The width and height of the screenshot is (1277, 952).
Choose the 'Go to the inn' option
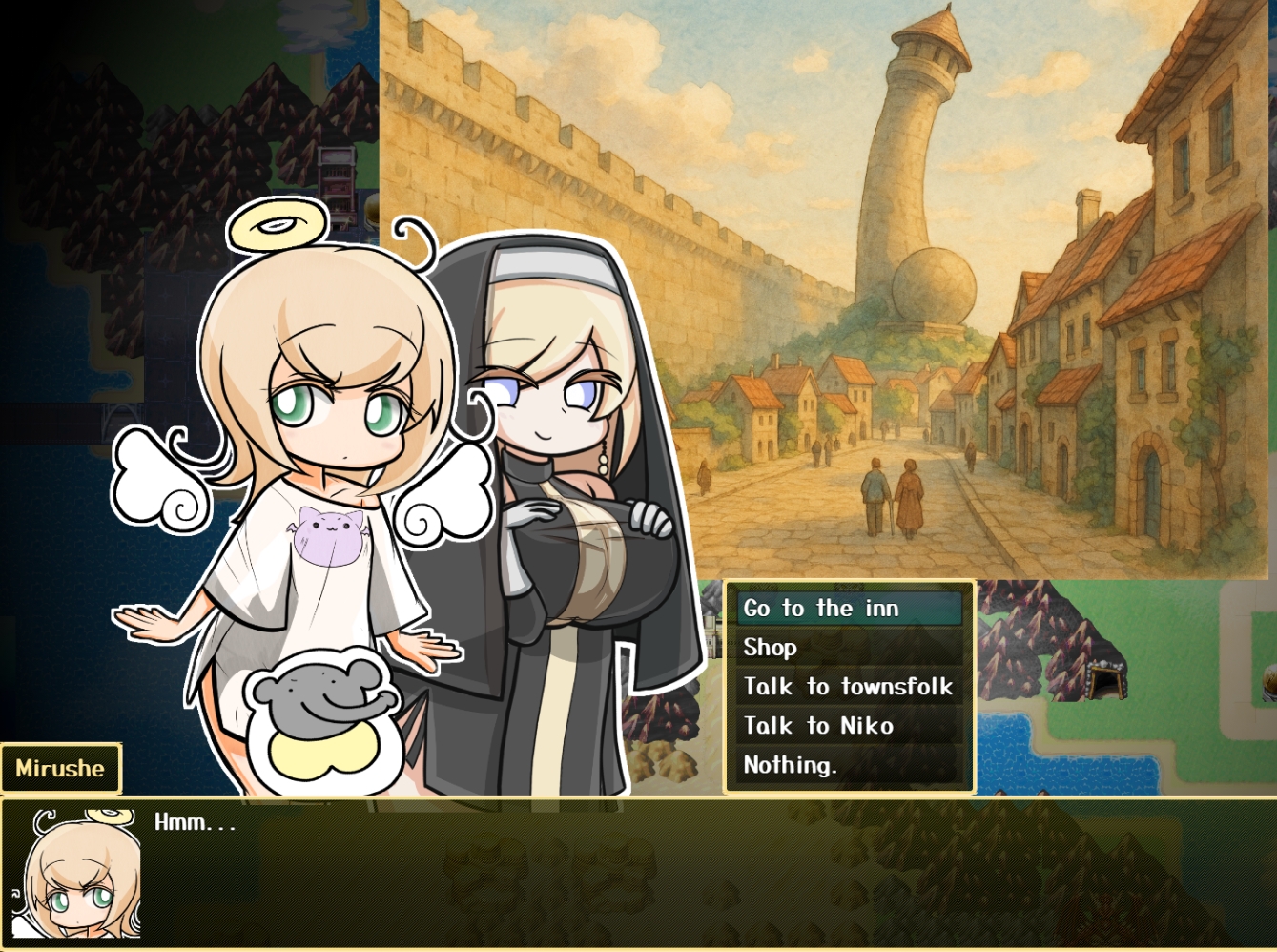(x=849, y=609)
